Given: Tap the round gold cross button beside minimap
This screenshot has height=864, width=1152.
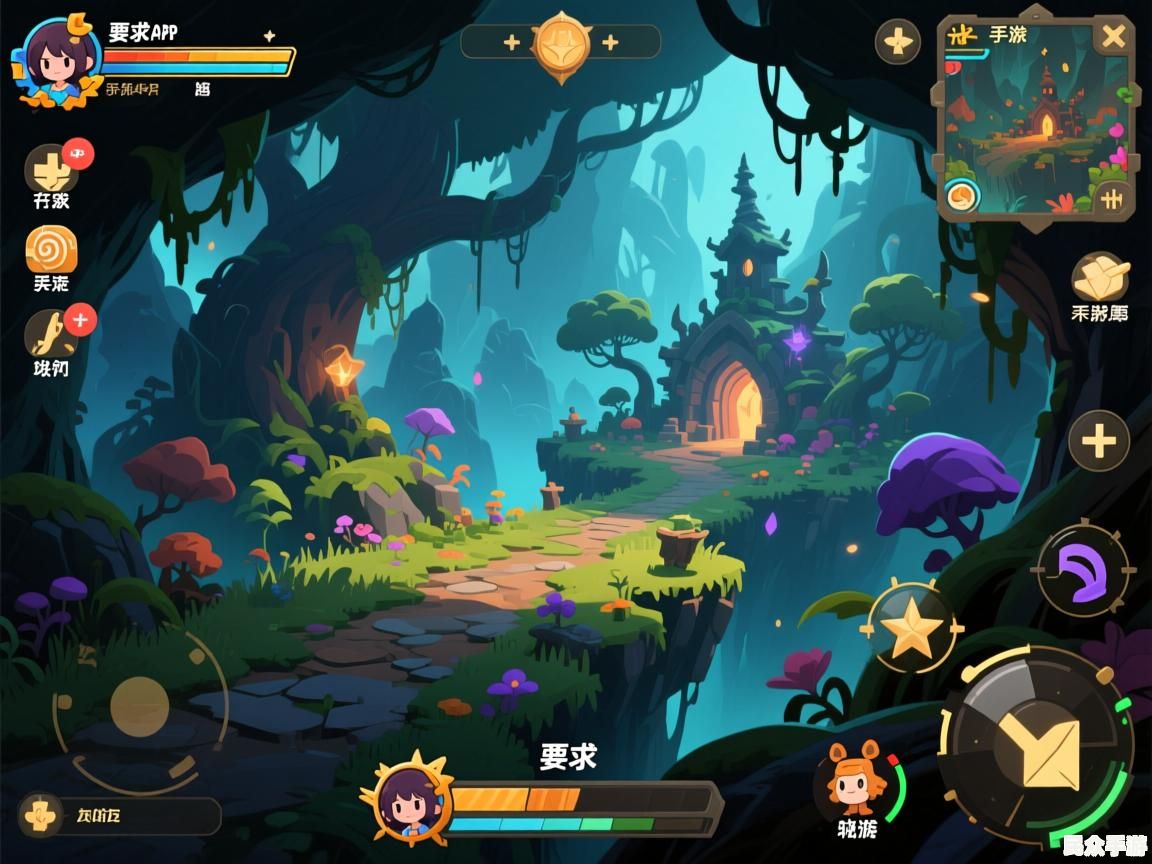Looking at the screenshot, I should tap(898, 42).
